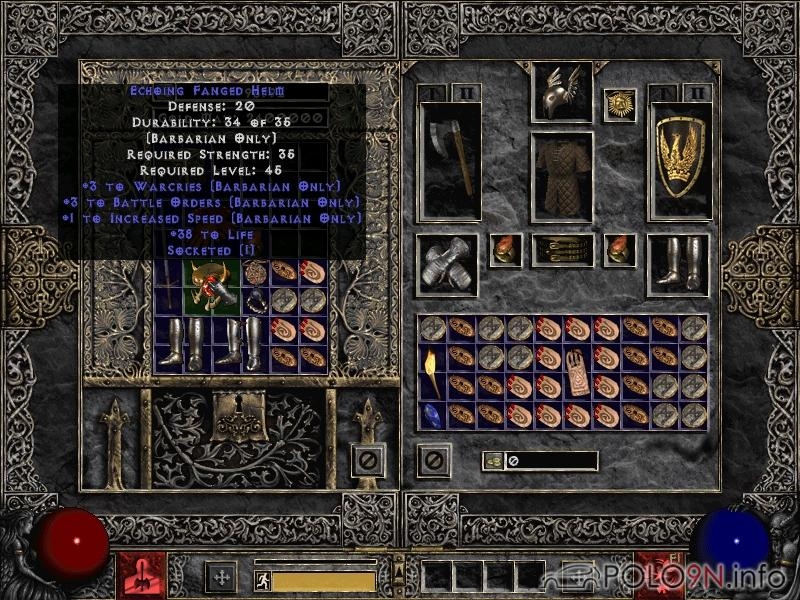Image resolution: width=800 pixels, height=600 pixels.
Task: Choose the equipped belt slot
Action: [x=561, y=250]
